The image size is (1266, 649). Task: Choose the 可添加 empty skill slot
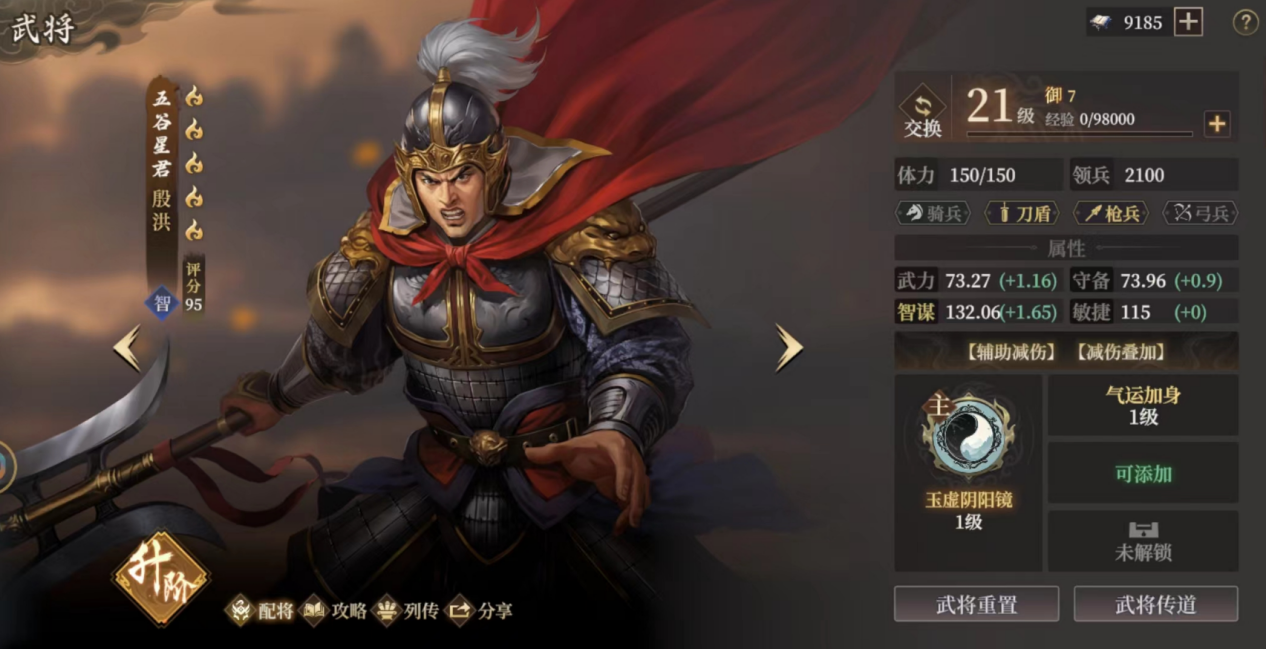point(1143,473)
